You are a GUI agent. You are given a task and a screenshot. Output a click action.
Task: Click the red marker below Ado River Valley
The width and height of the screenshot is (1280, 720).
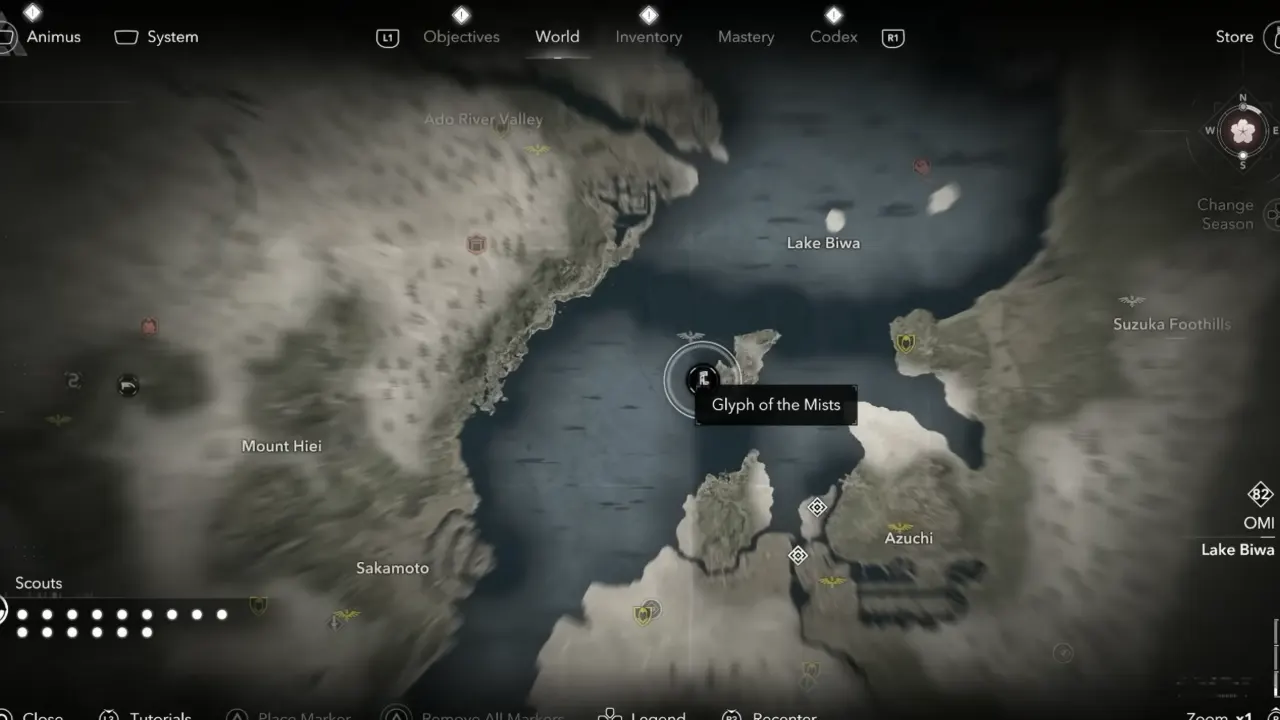pos(477,244)
